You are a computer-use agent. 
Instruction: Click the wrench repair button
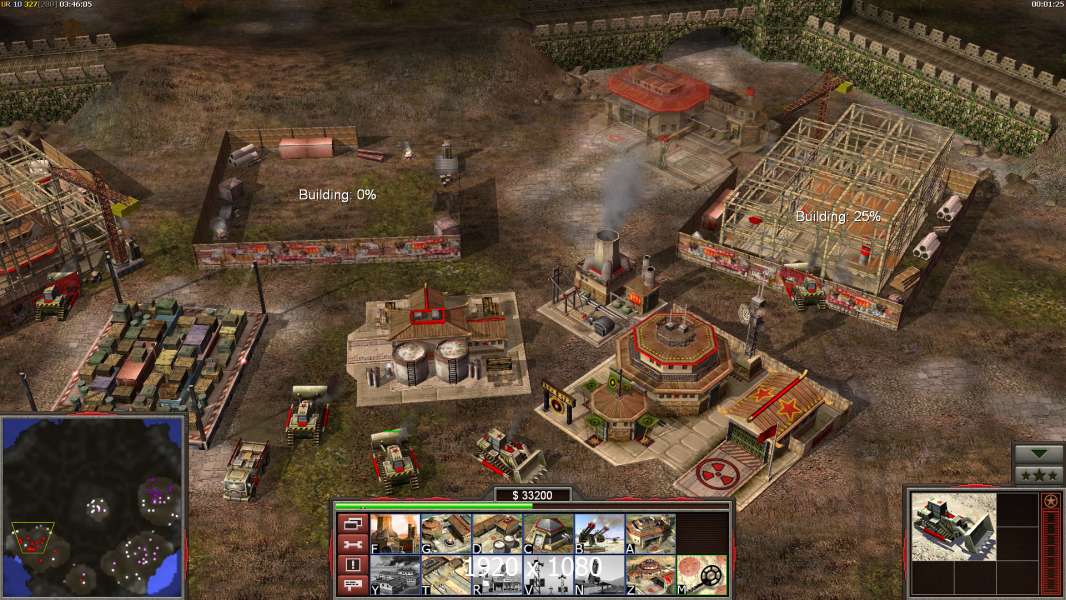351,544
